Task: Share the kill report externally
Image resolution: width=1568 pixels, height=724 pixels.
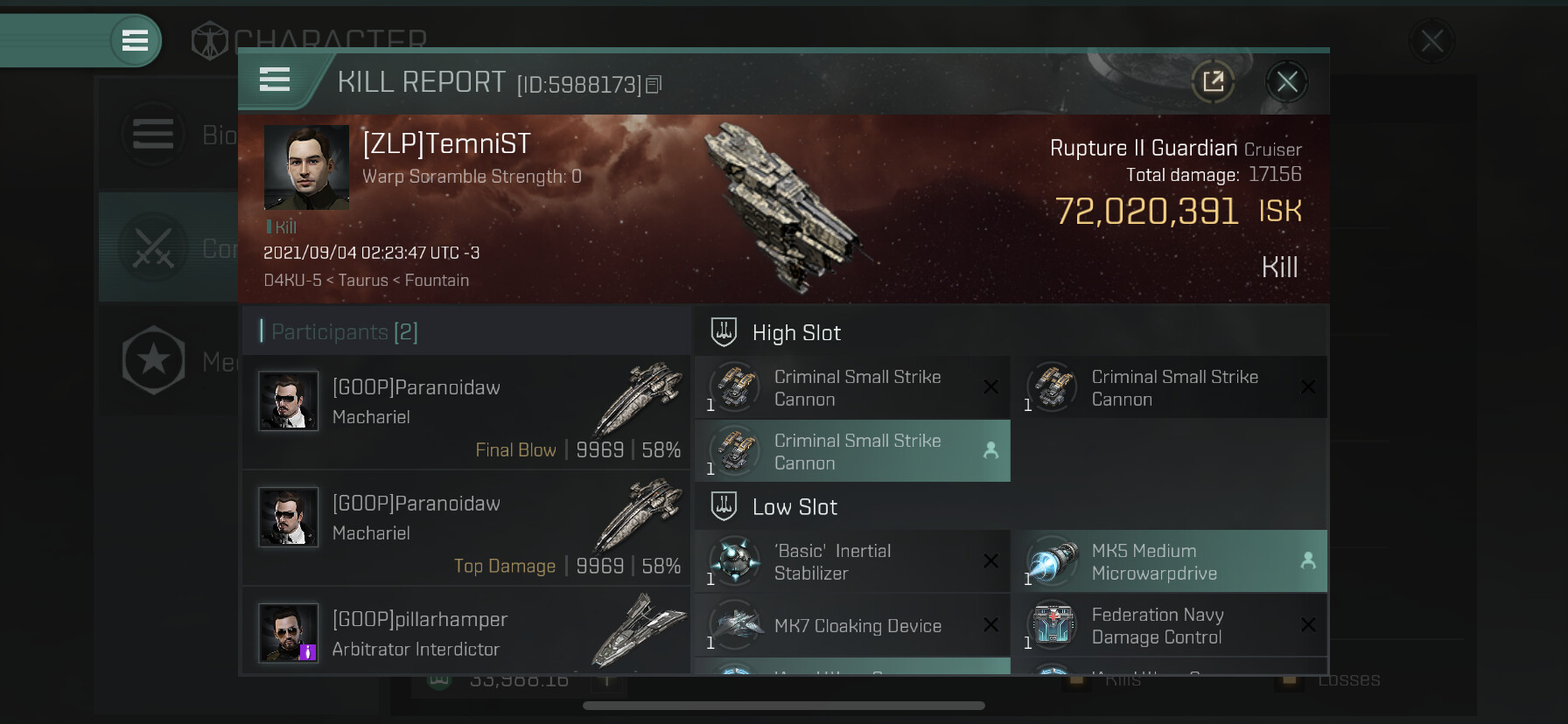Action: pos(1213,82)
